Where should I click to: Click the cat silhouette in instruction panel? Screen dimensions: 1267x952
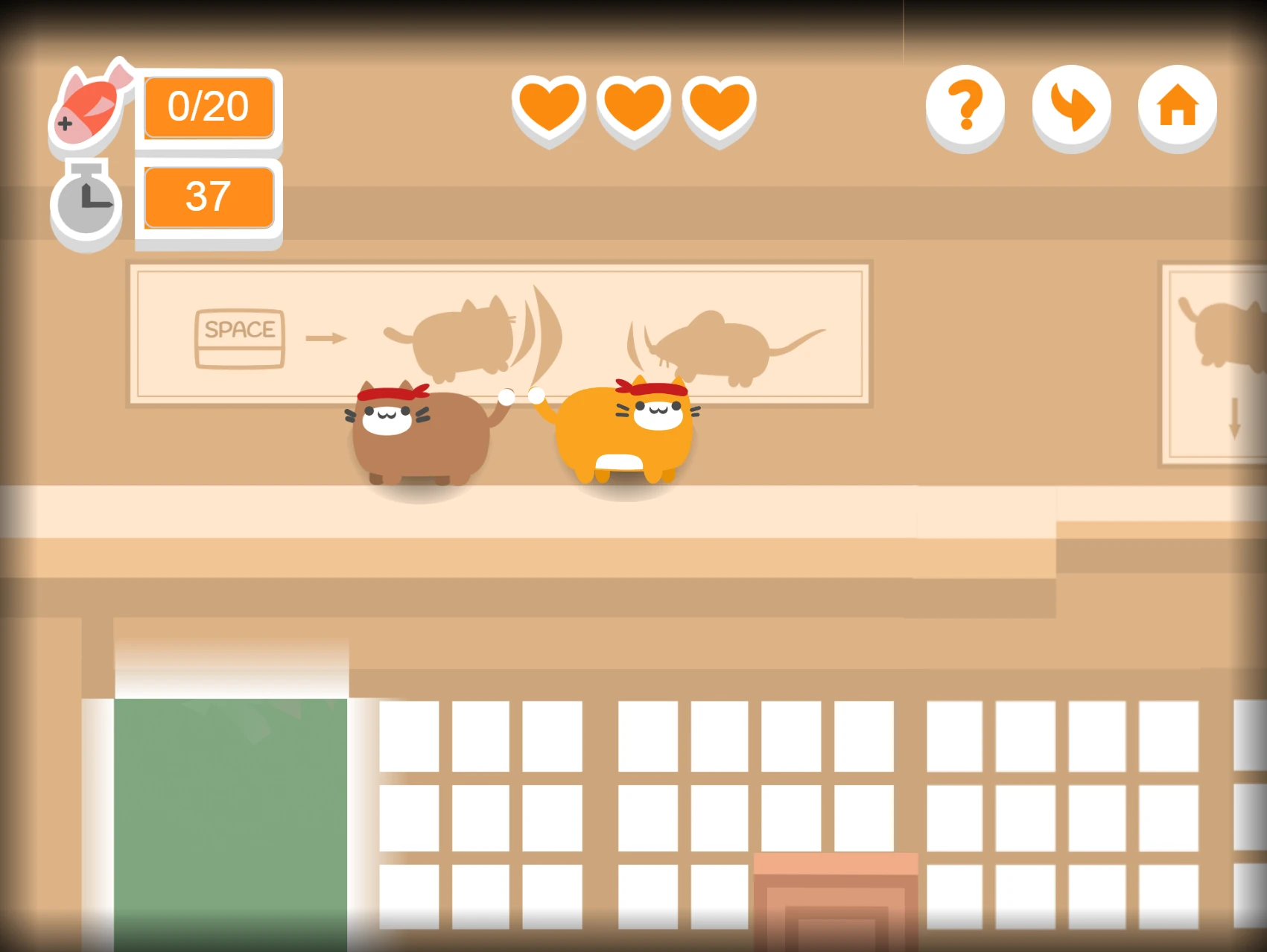coord(466,335)
